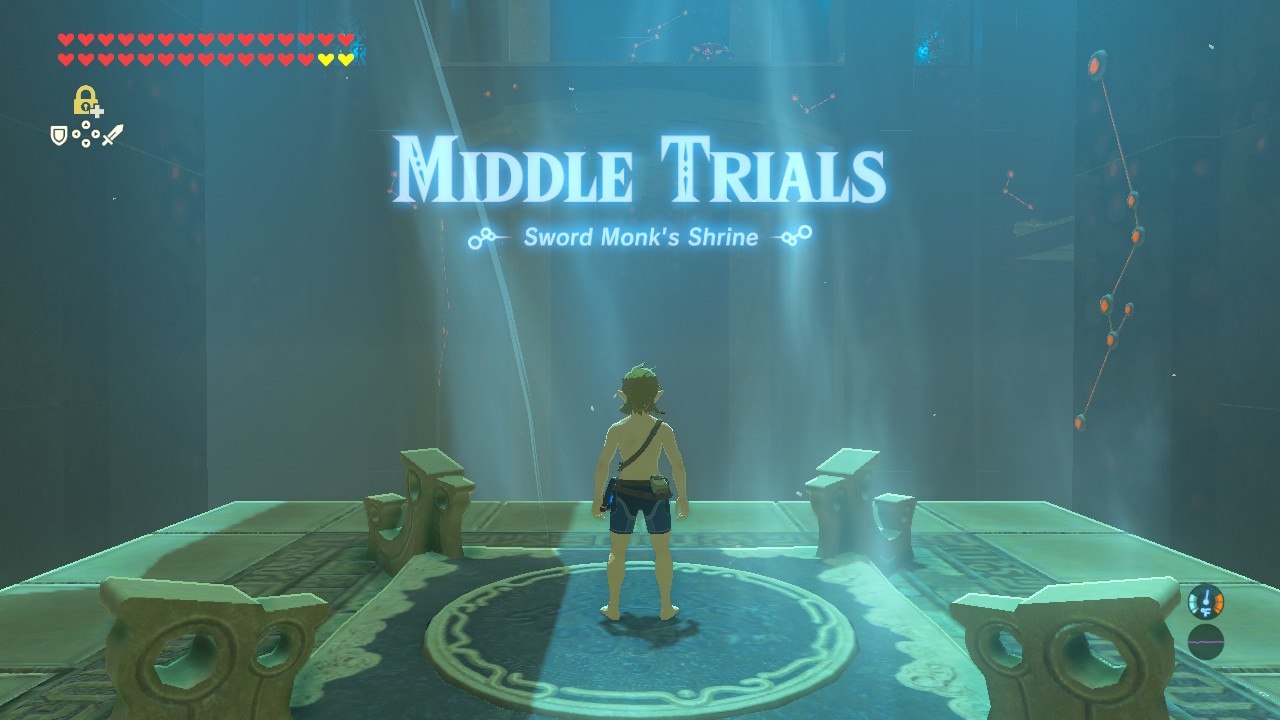Expand the right arrow on the D-pad icon

click(x=95, y=133)
